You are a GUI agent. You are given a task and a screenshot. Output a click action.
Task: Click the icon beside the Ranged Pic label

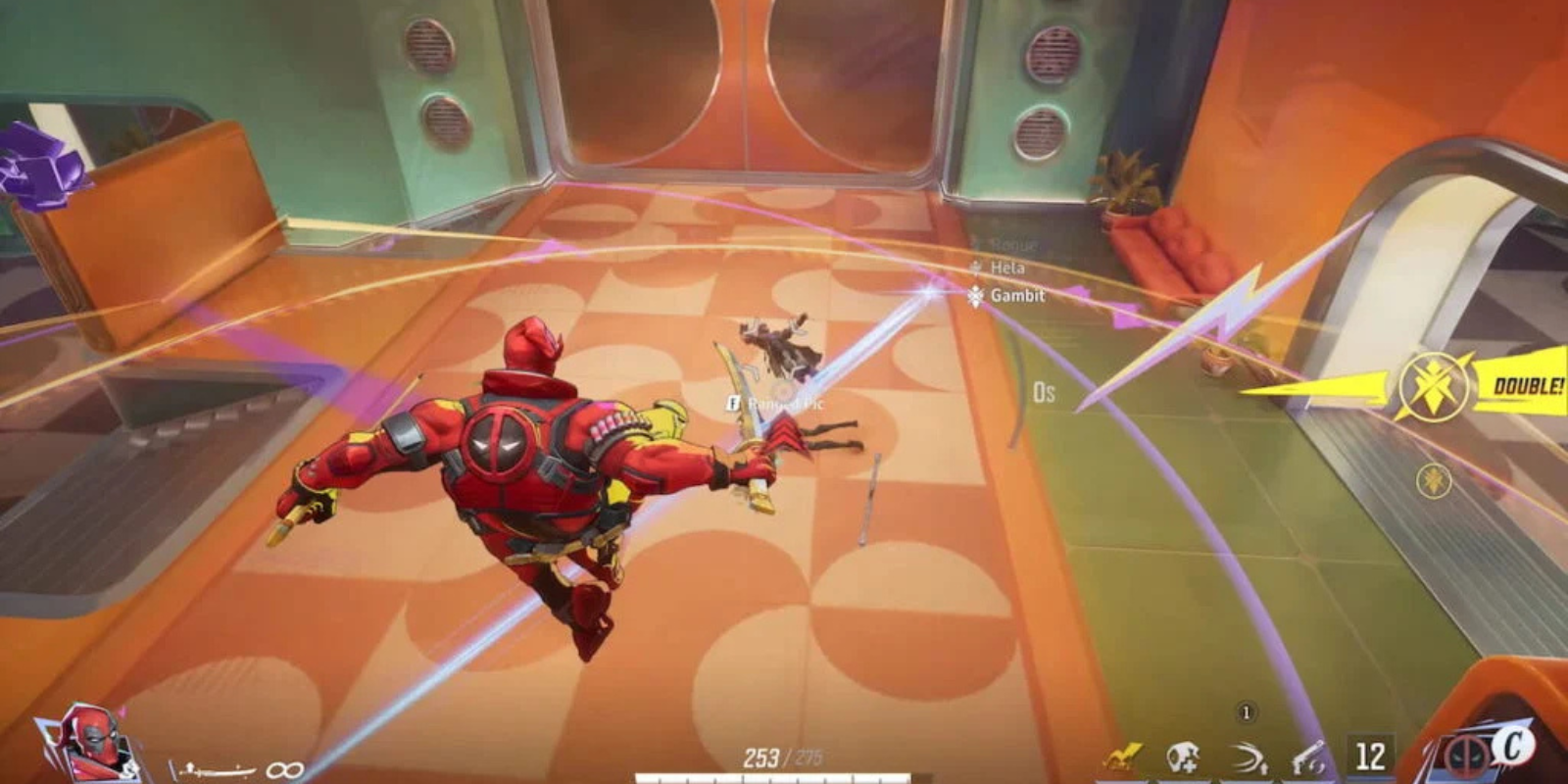pyautogui.click(x=734, y=401)
